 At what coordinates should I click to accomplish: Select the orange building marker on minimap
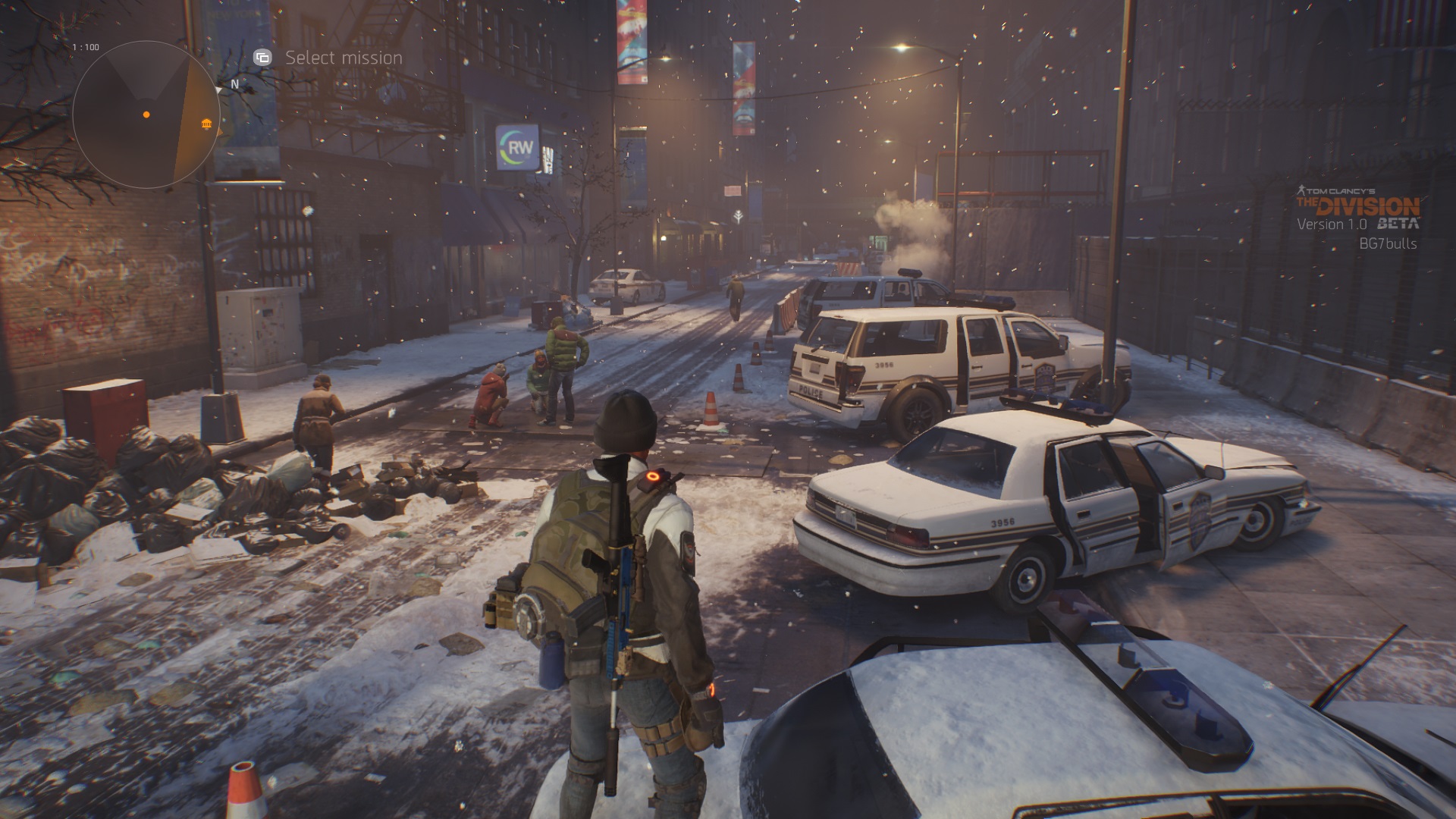(x=205, y=124)
